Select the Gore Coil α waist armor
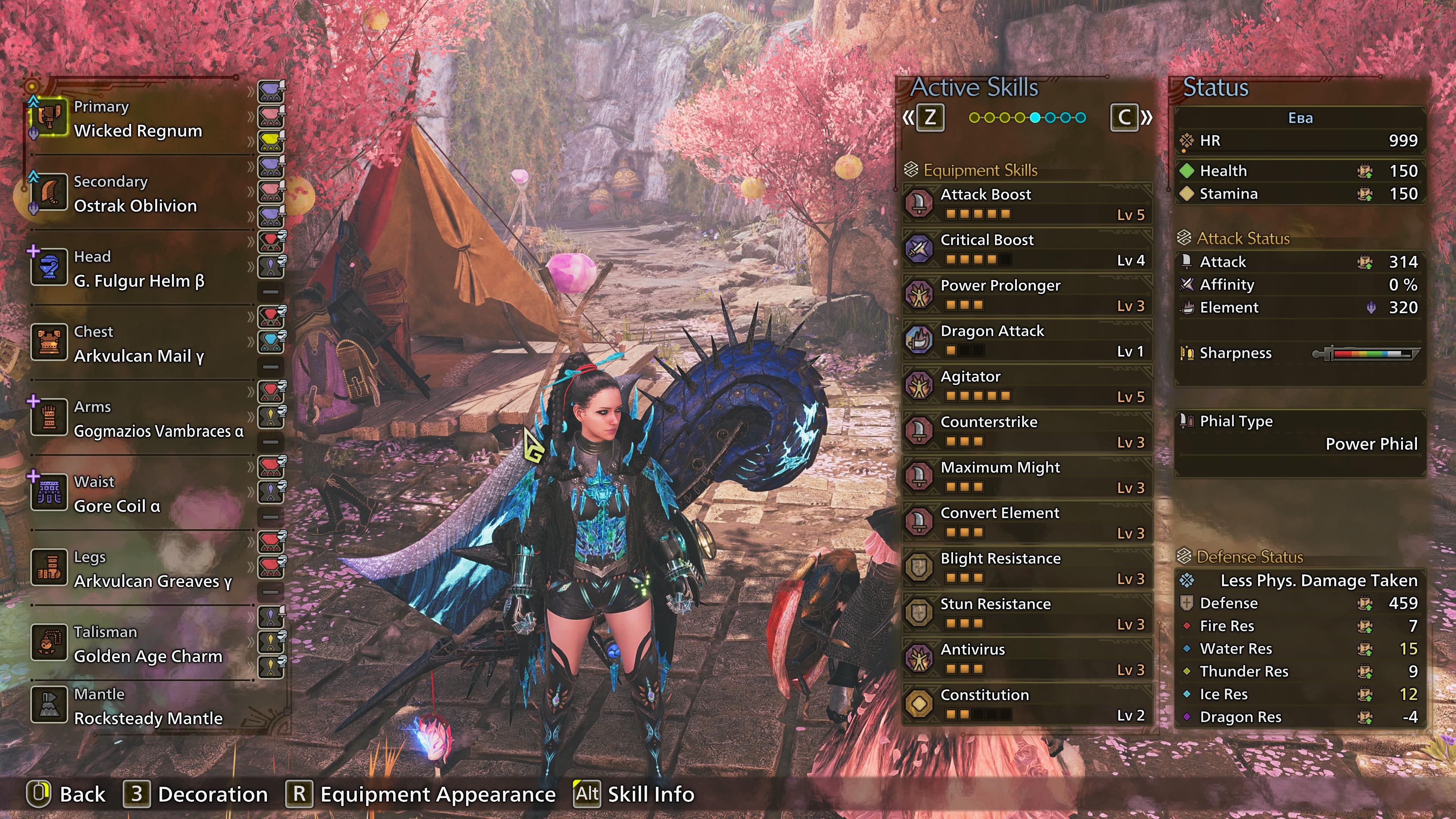 pyautogui.click(x=117, y=494)
